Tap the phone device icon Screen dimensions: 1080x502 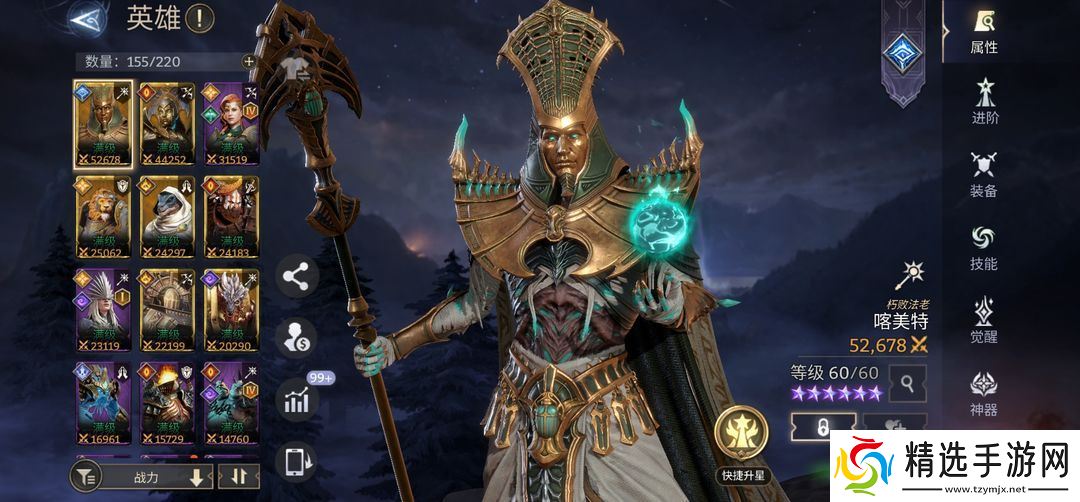coord(295,462)
